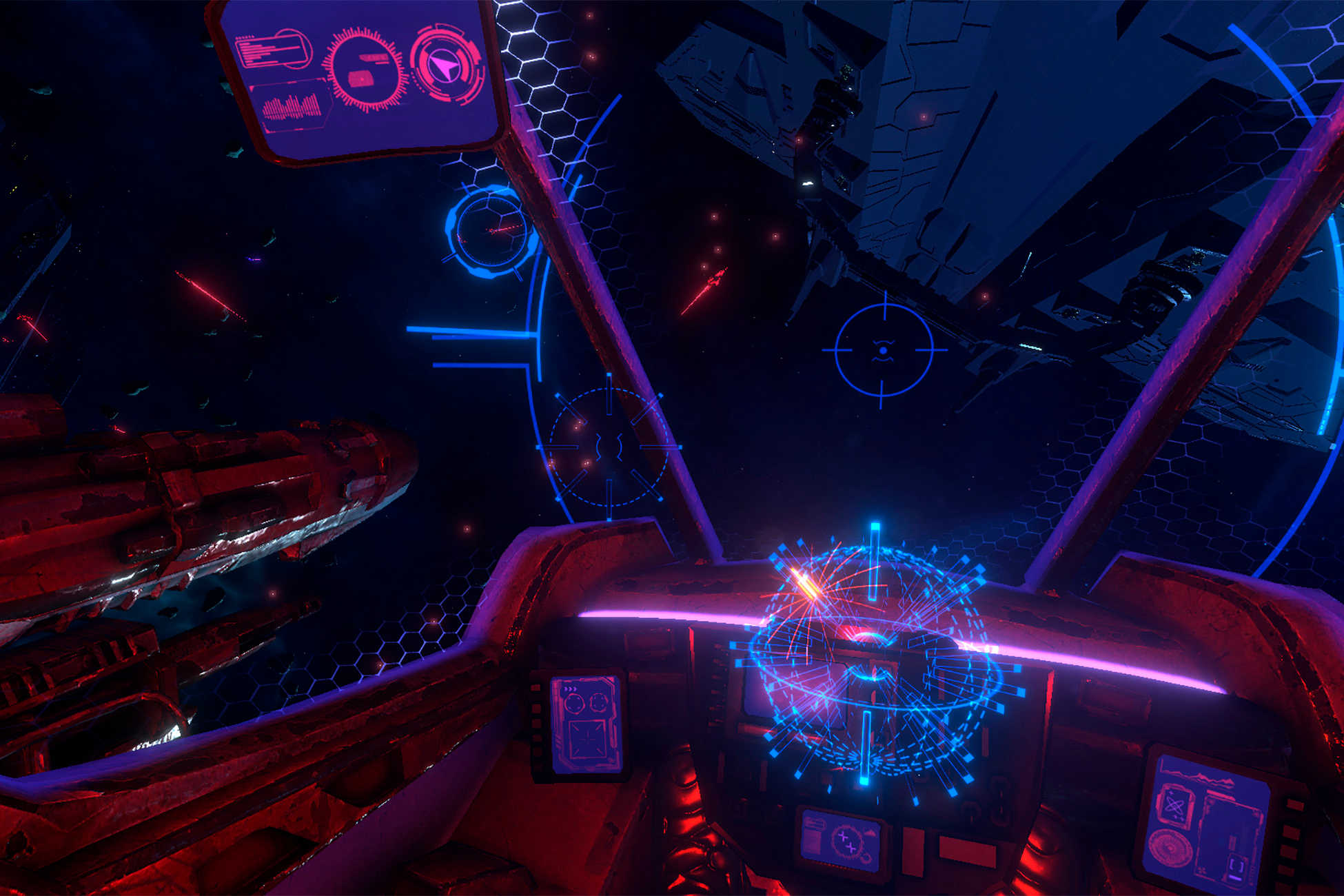Click the solid blue aiming crosshair
This screenshot has height=896, width=1344.
pyautogui.click(x=883, y=350)
